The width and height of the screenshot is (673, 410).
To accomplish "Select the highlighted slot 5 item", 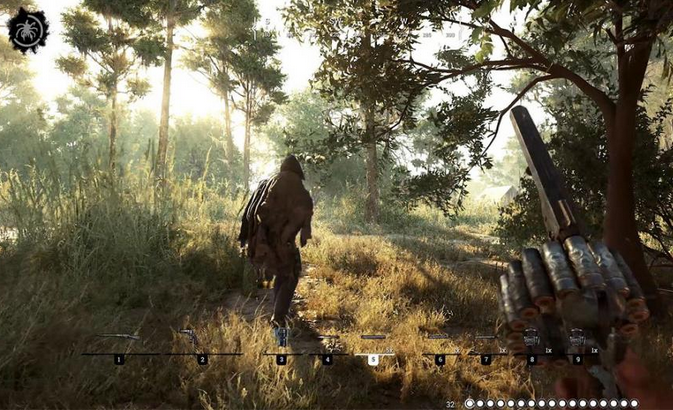I will click(373, 338).
